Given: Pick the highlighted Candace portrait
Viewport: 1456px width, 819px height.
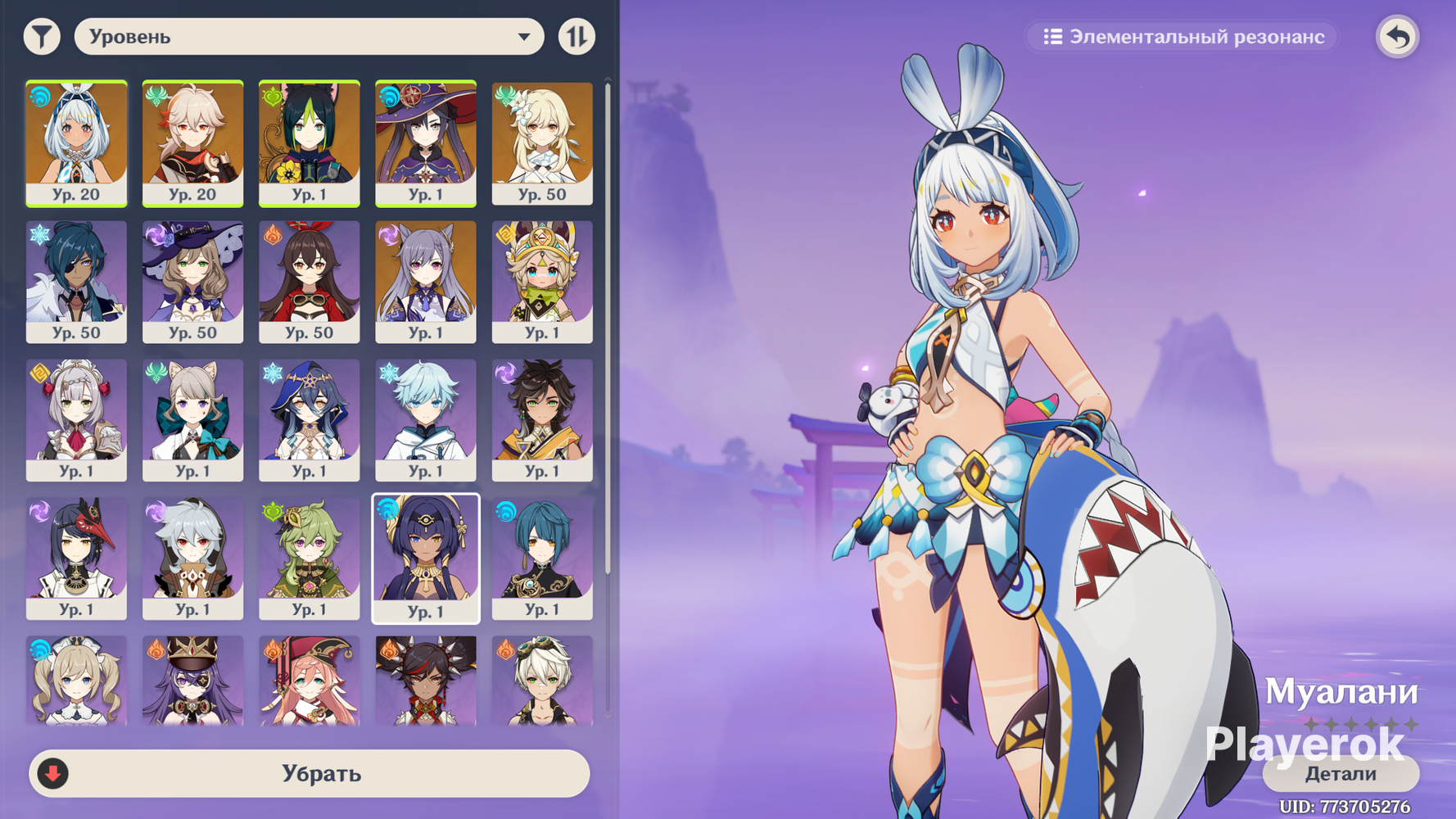Looking at the screenshot, I should (x=426, y=559).
